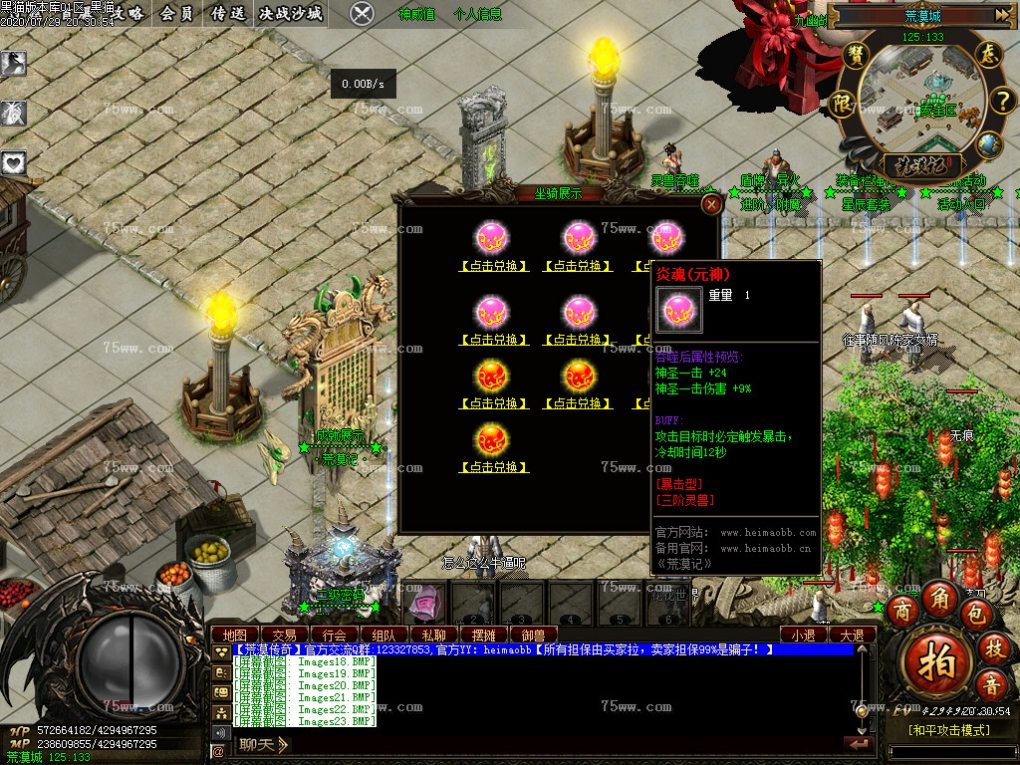Open the 传送 teleport menu
1020x765 pixels.
tap(228, 14)
